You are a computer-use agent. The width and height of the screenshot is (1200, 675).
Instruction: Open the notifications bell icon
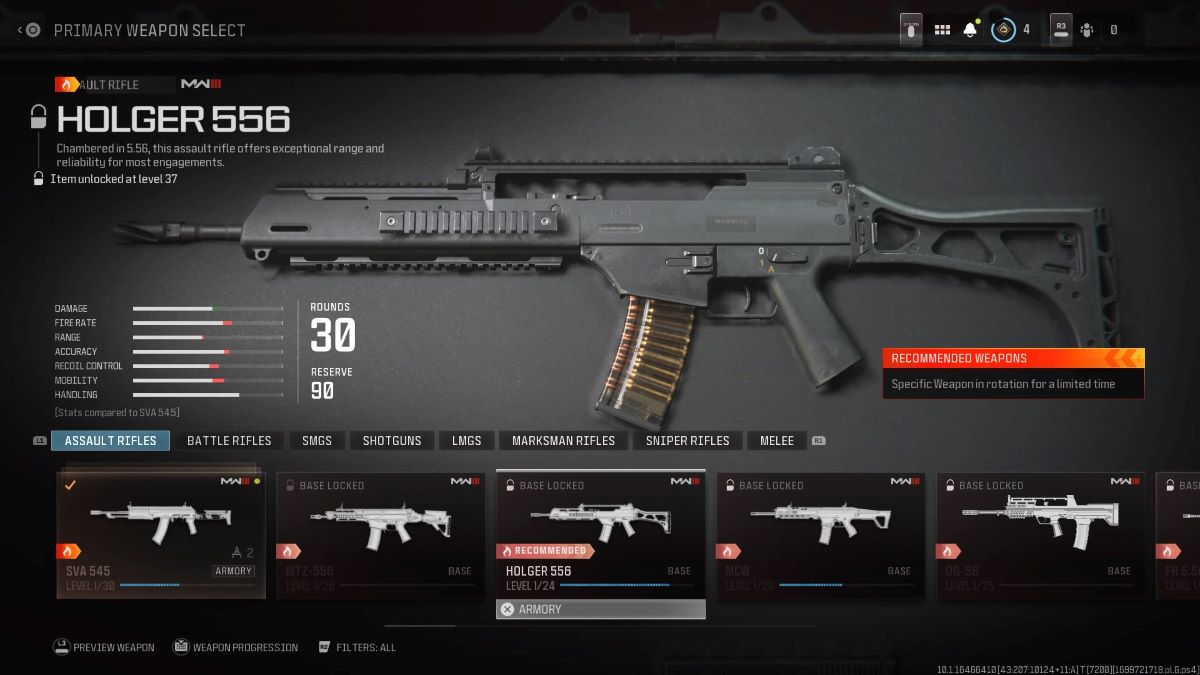click(969, 30)
